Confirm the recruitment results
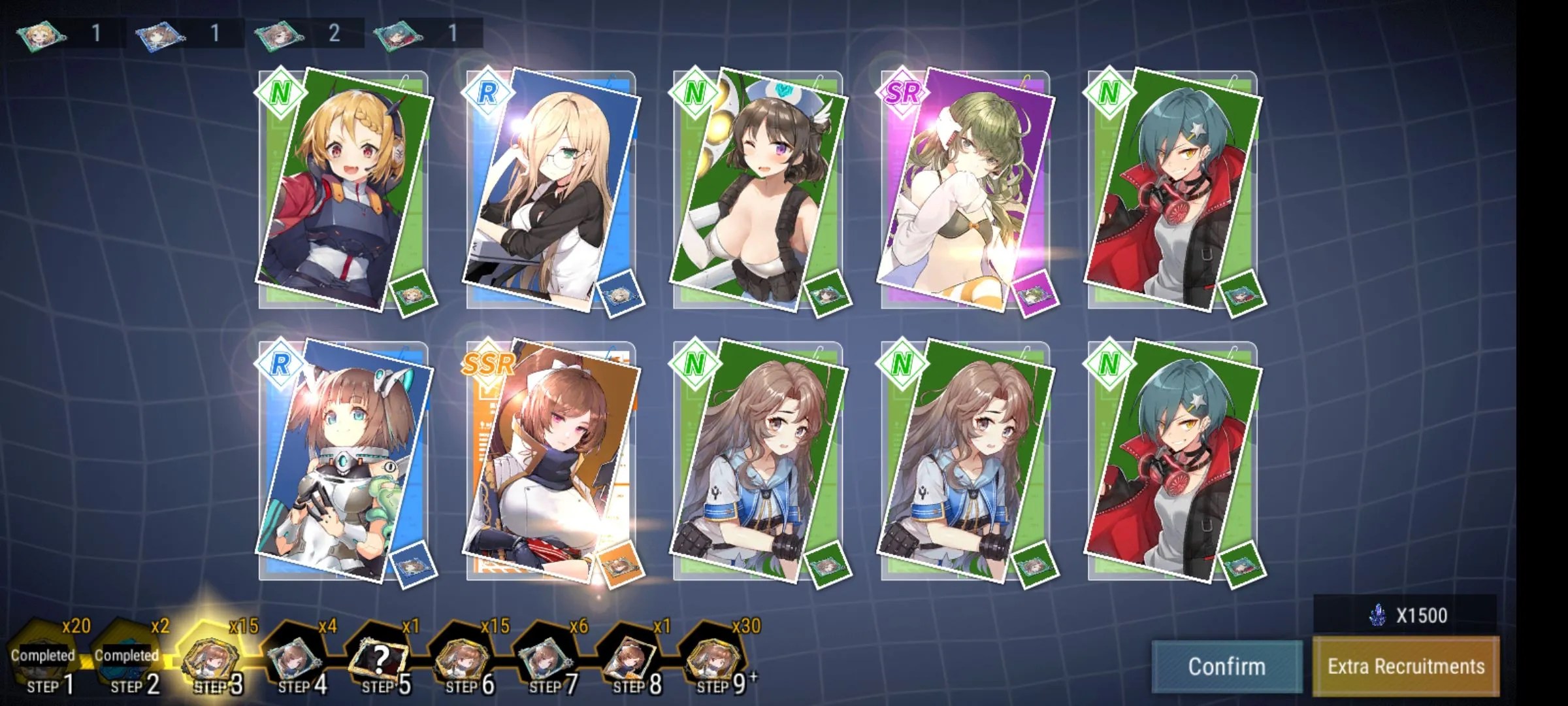 [x=1226, y=666]
